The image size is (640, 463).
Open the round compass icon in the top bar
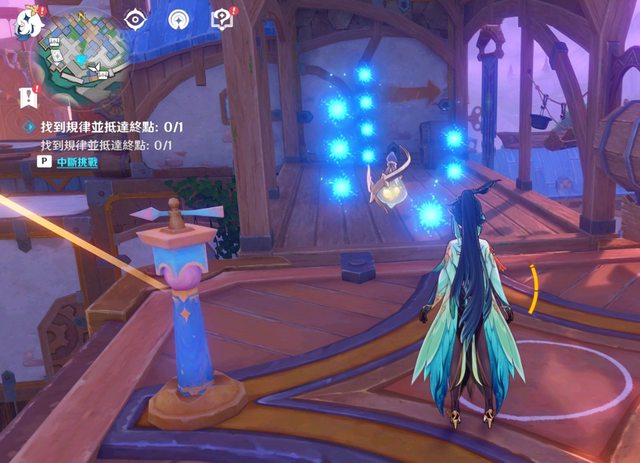coord(179,18)
